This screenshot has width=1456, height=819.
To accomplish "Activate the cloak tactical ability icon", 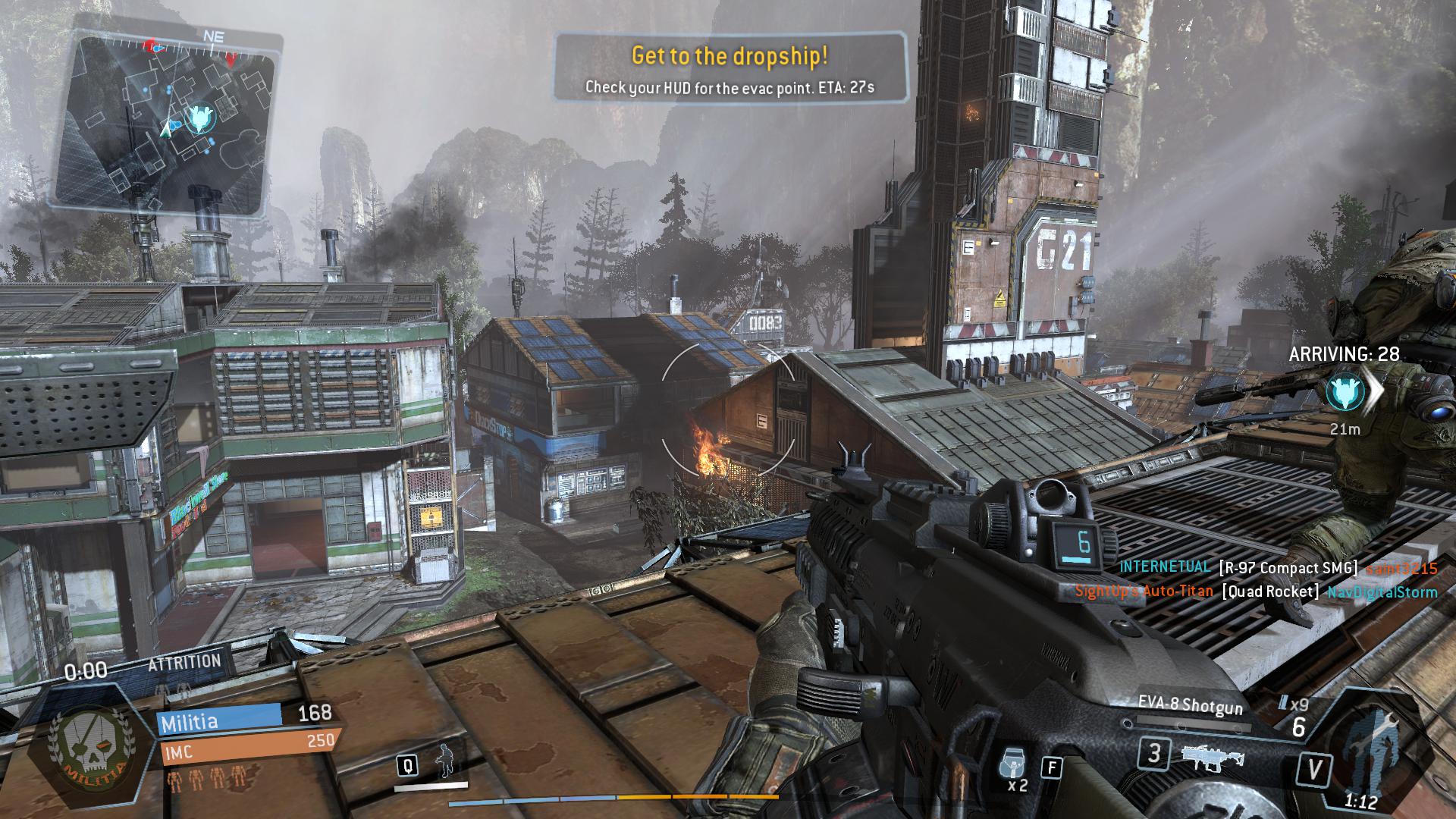I will point(445,763).
